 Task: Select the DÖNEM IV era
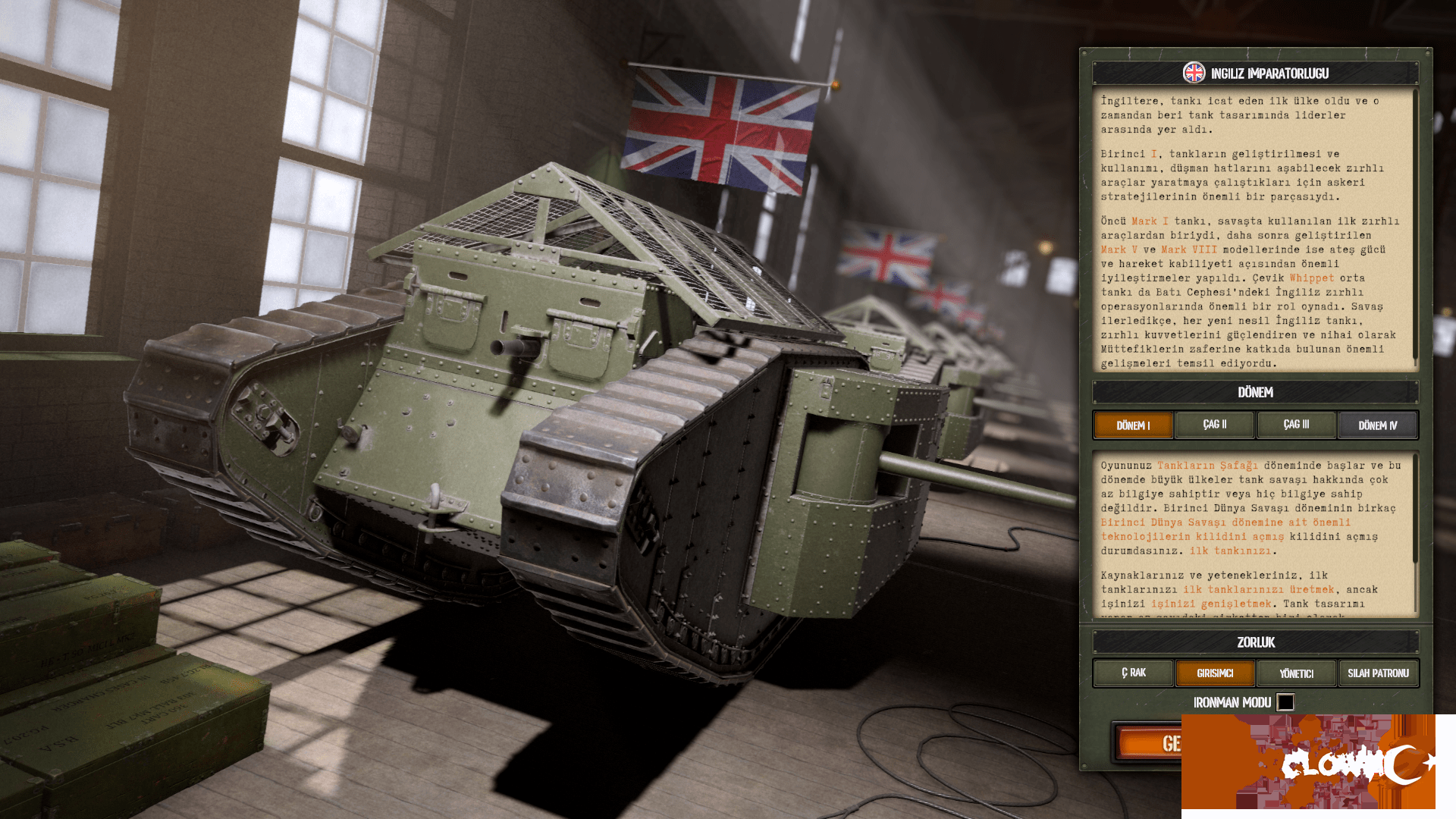click(1378, 425)
